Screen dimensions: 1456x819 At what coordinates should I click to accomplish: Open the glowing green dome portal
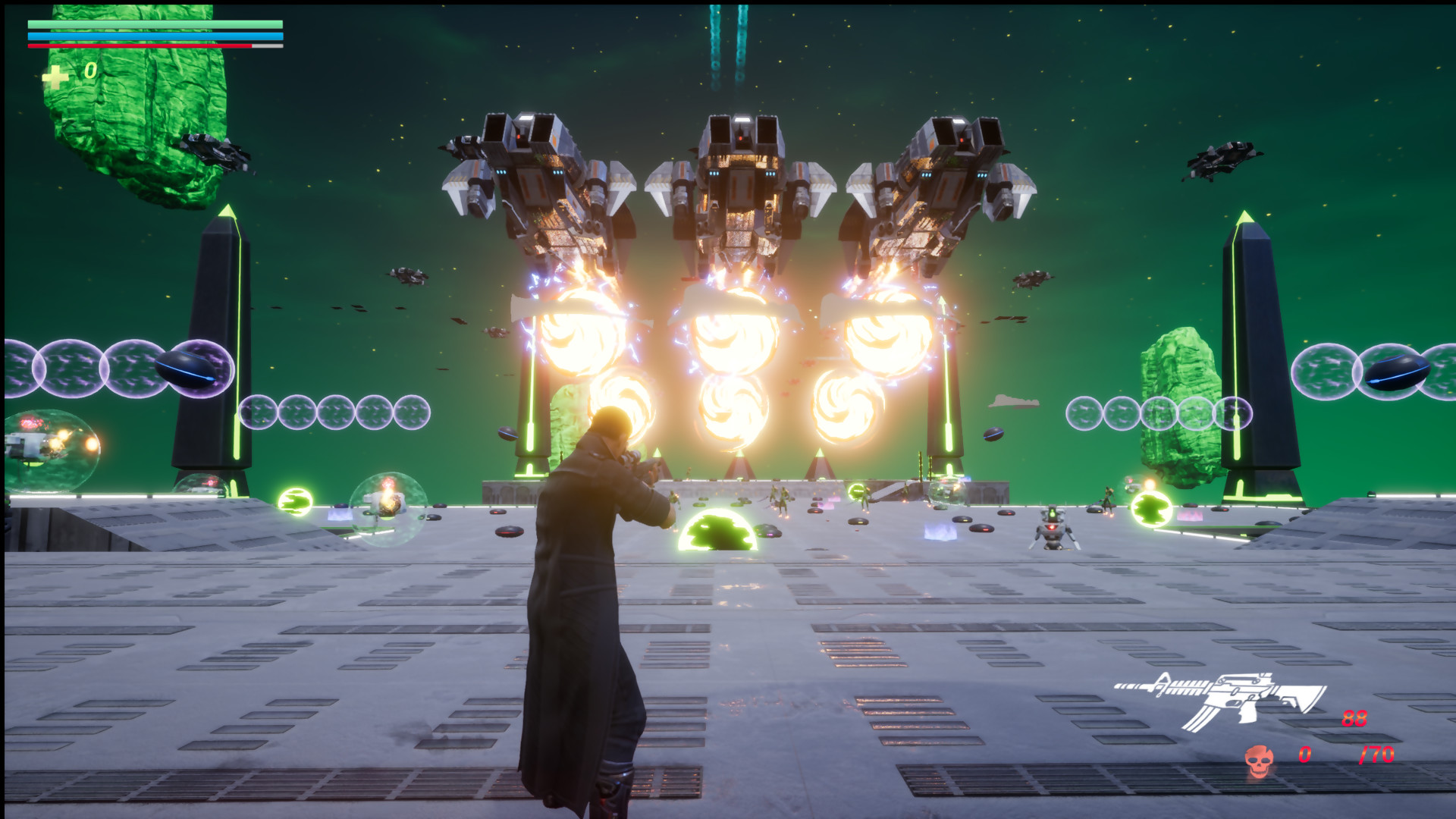(716, 531)
